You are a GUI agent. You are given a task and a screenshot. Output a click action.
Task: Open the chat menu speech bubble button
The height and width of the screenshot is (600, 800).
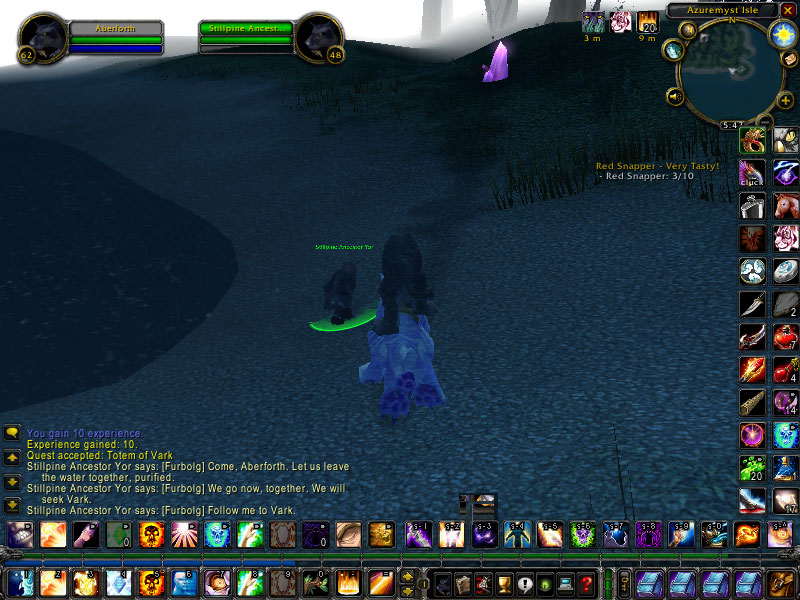pos(12,433)
